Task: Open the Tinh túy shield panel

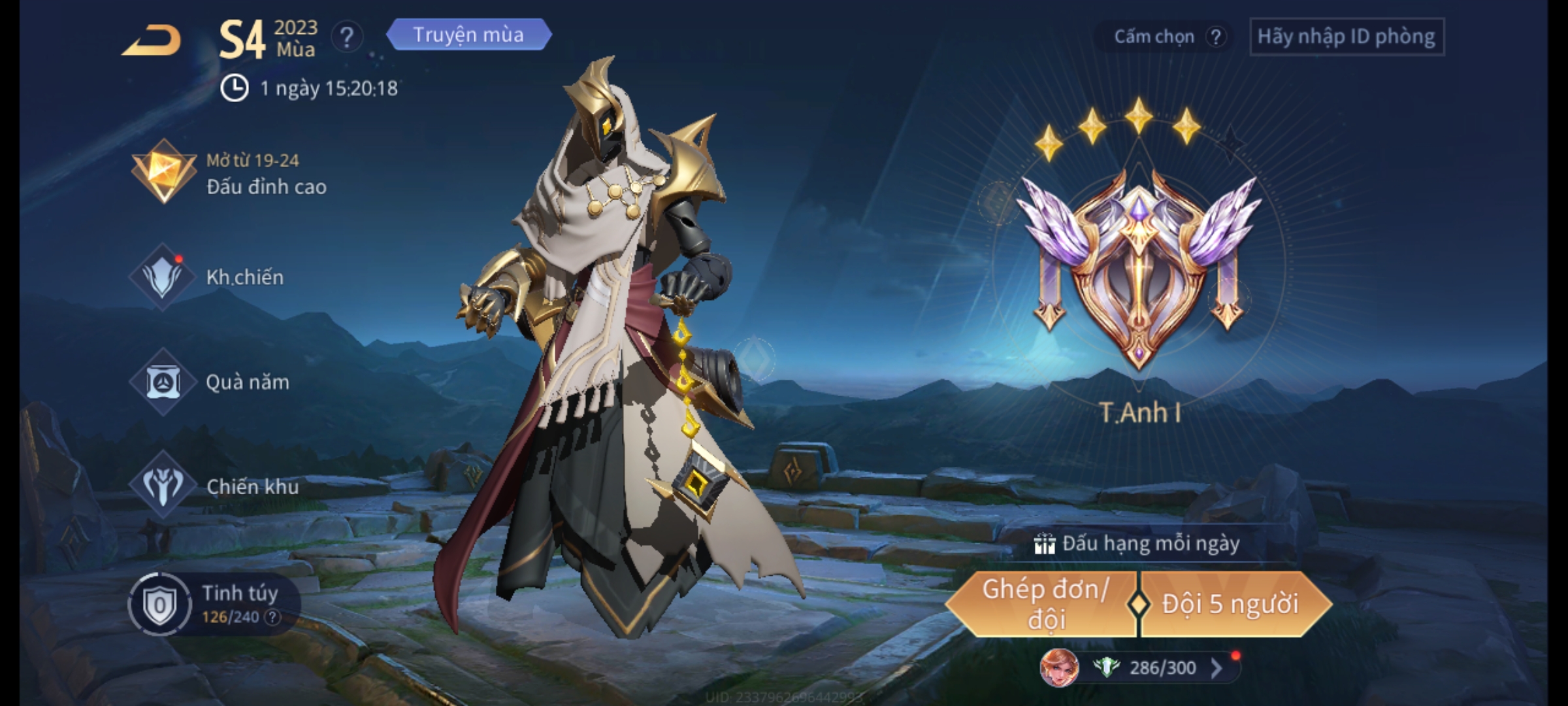Action: (161, 605)
